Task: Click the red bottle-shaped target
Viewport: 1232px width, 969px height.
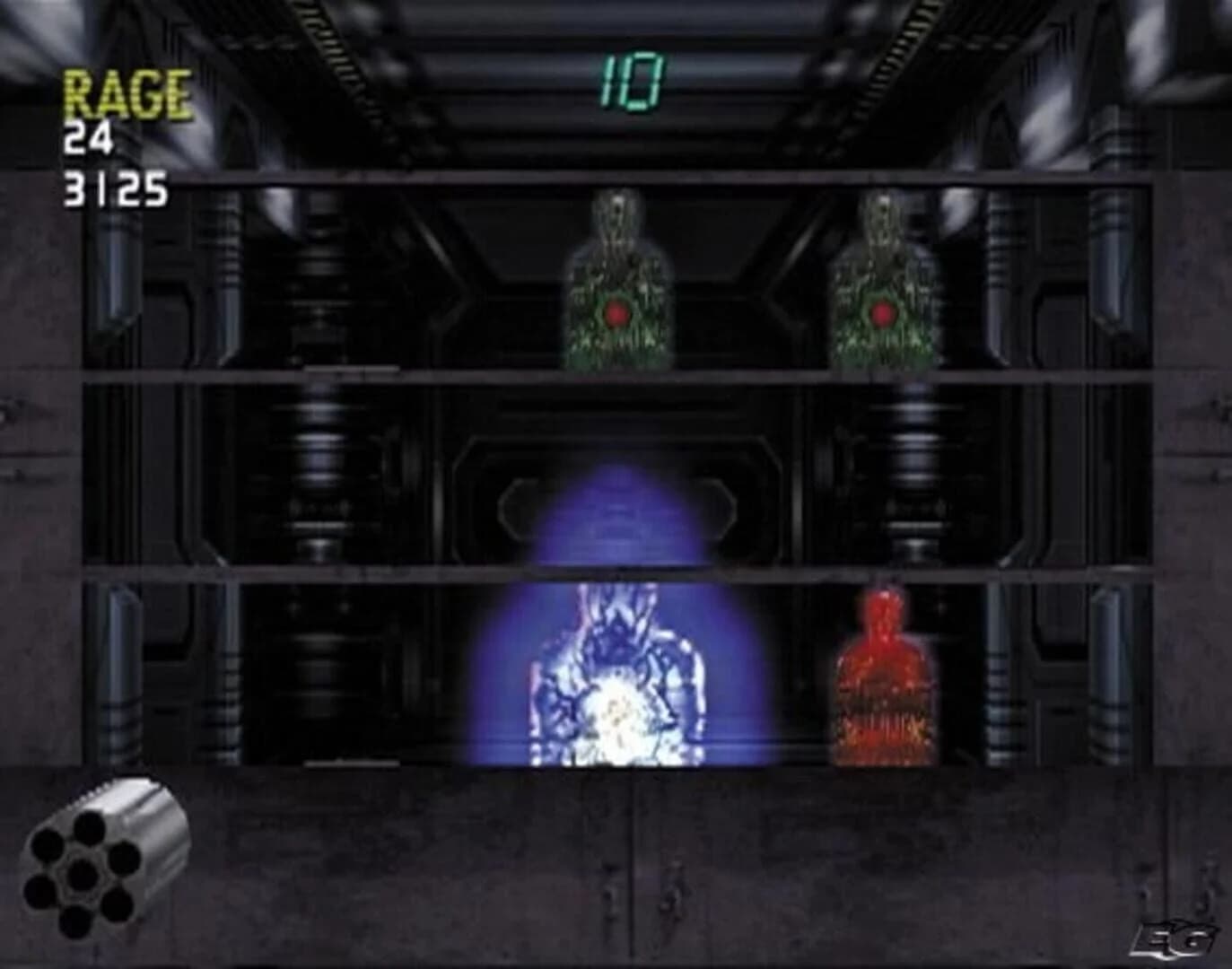Action: 881,673
